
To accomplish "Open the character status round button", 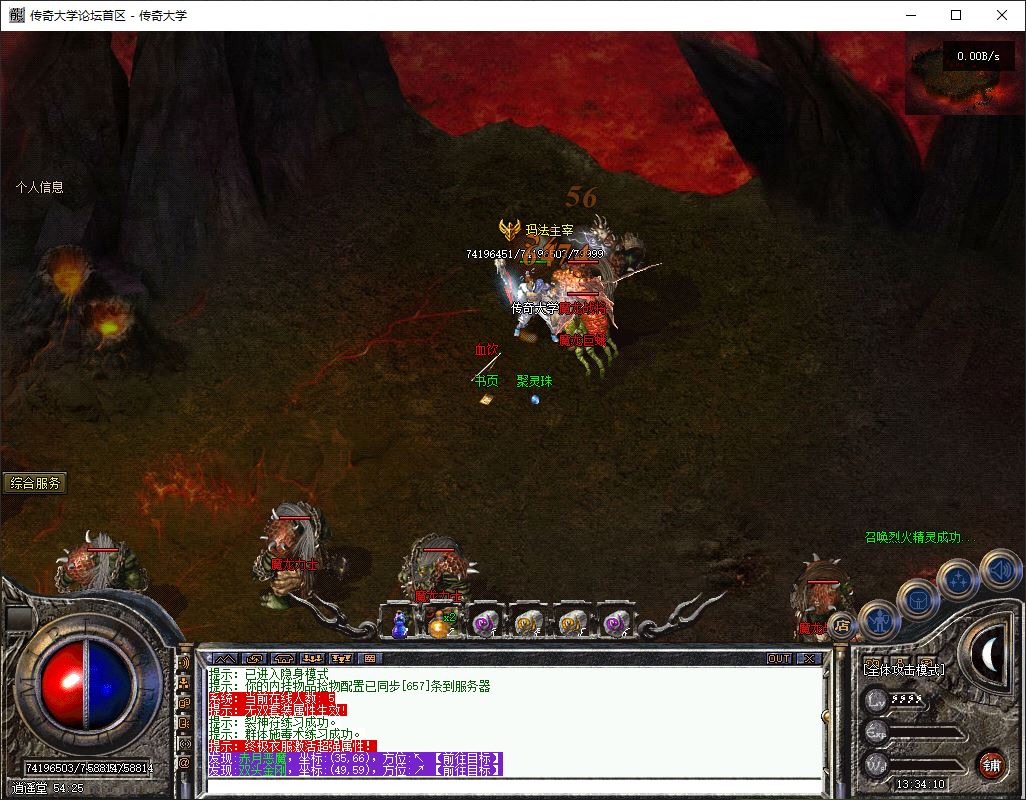I will pos(879,622).
